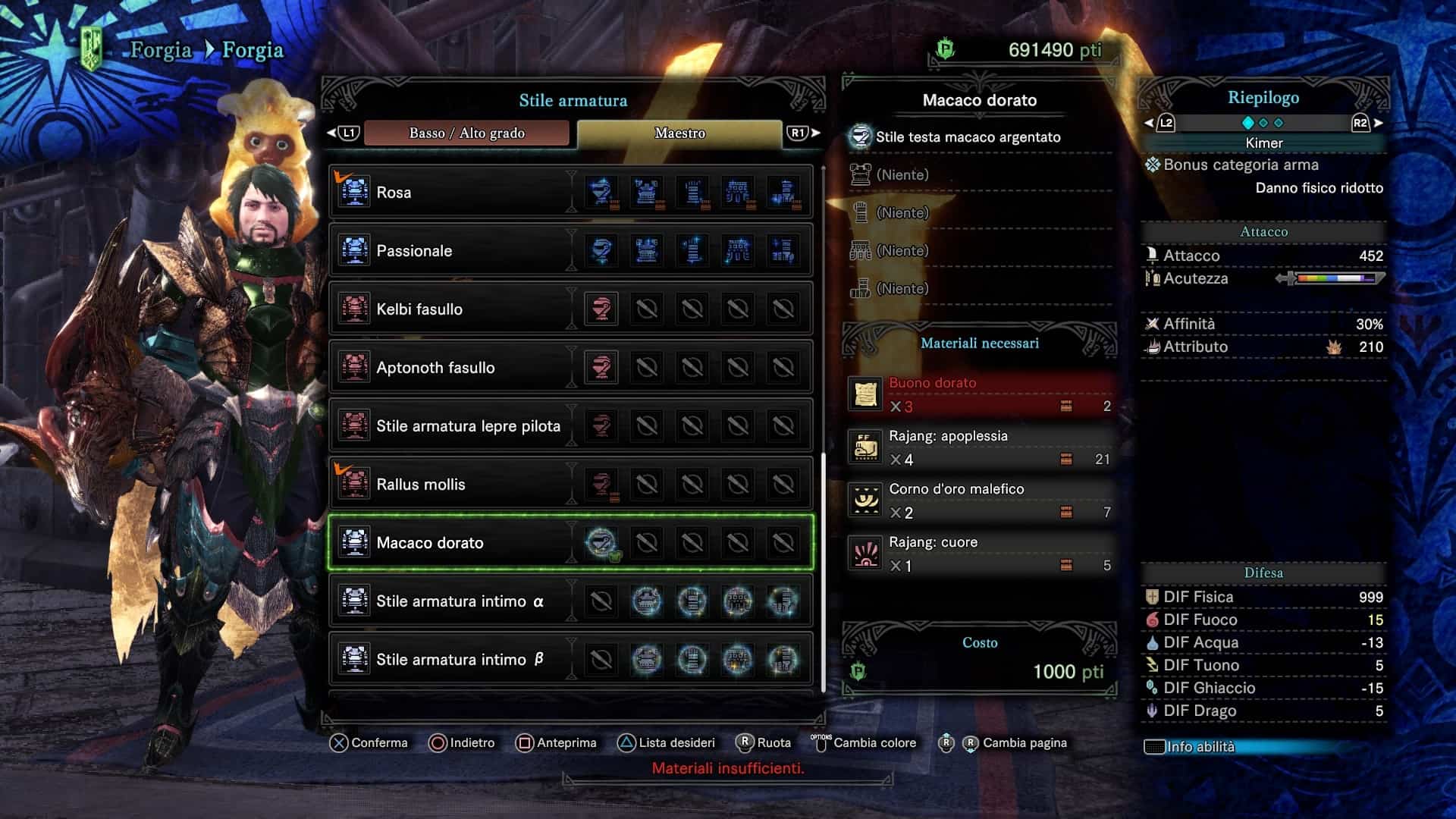This screenshot has width=1456, height=819.
Task: Select the Kelbi fasullo head piece icon
Action: [601, 309]
